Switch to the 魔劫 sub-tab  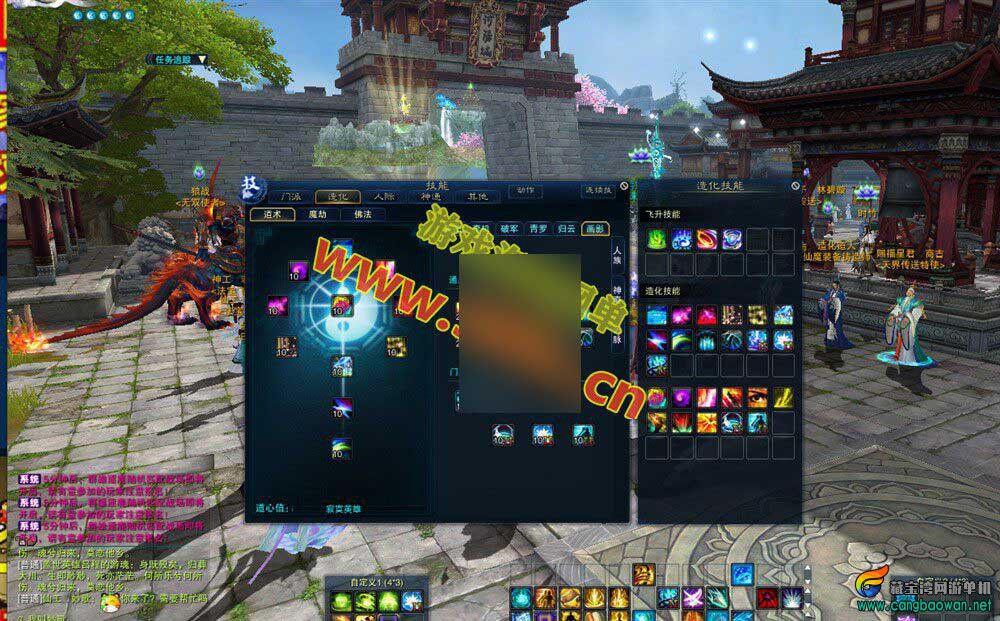[317, 214]
